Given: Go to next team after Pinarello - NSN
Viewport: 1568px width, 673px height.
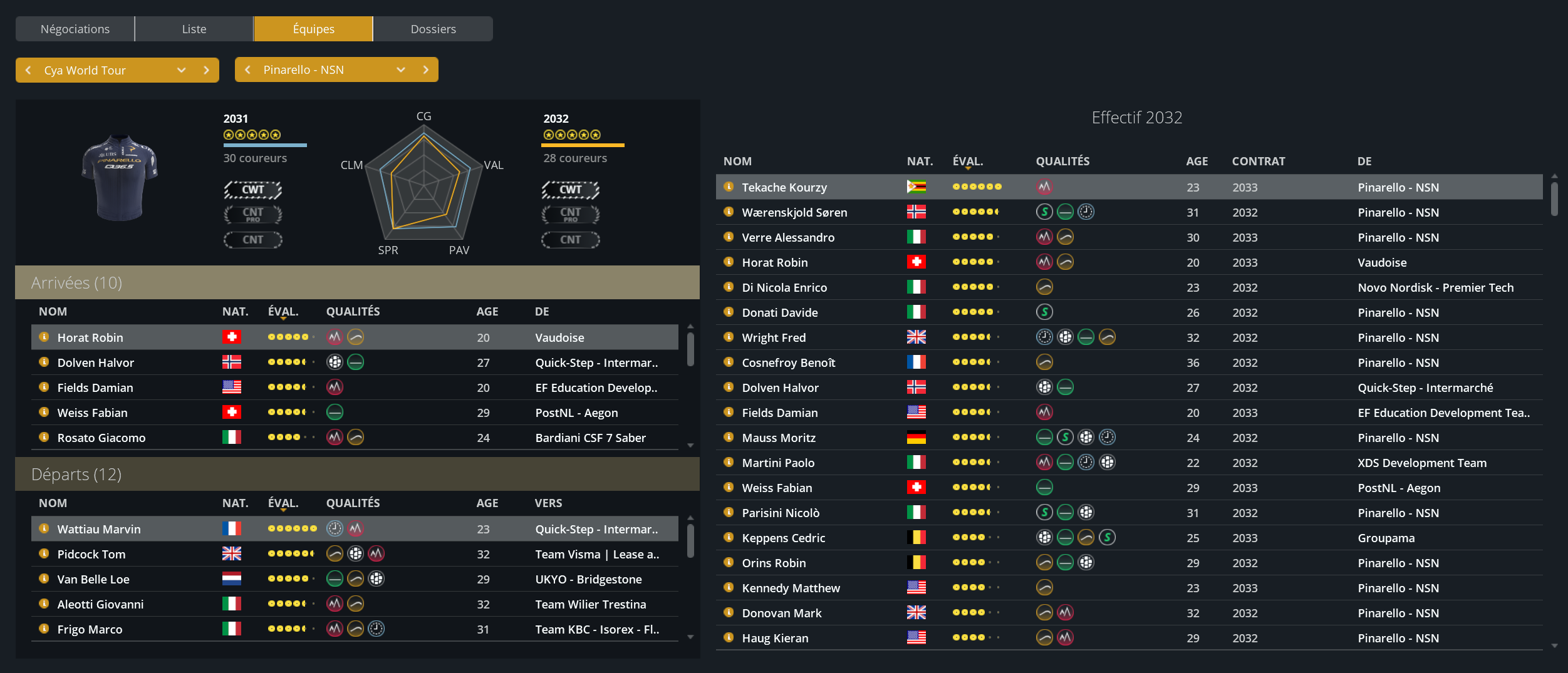Looking at the screenshot, I should coord(426,69).
